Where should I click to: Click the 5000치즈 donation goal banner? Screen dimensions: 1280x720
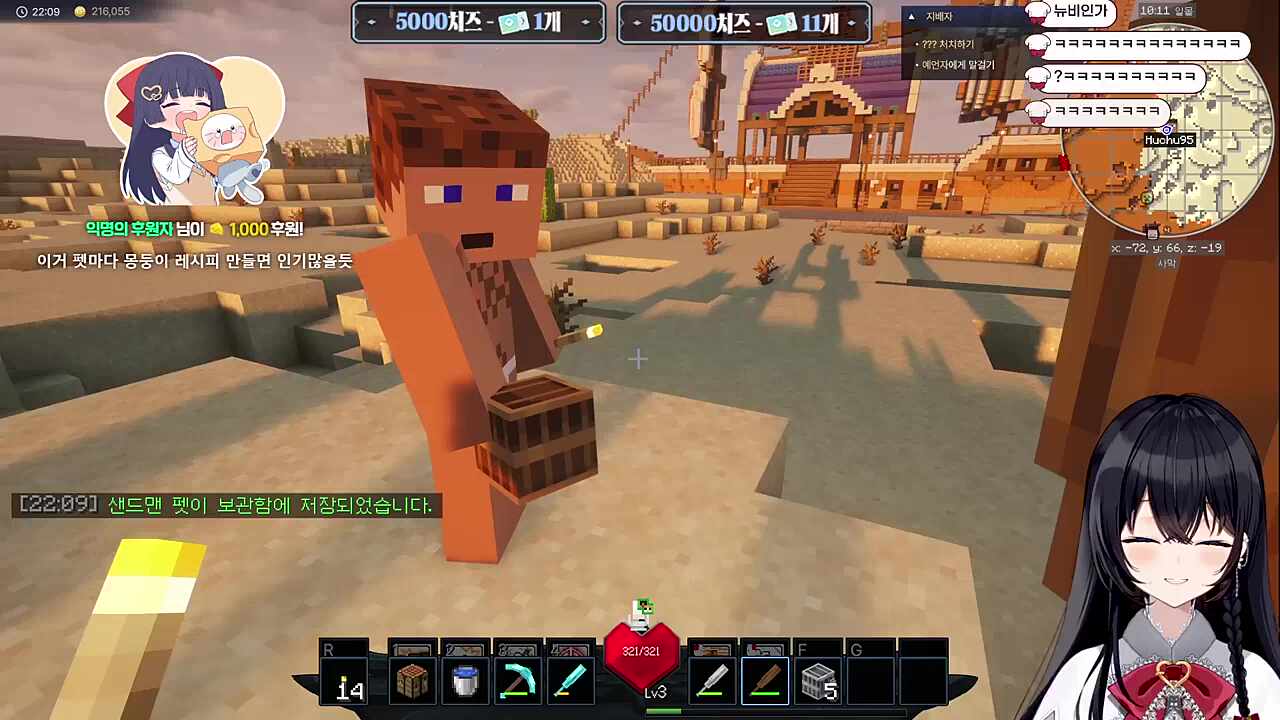point(478,23)
